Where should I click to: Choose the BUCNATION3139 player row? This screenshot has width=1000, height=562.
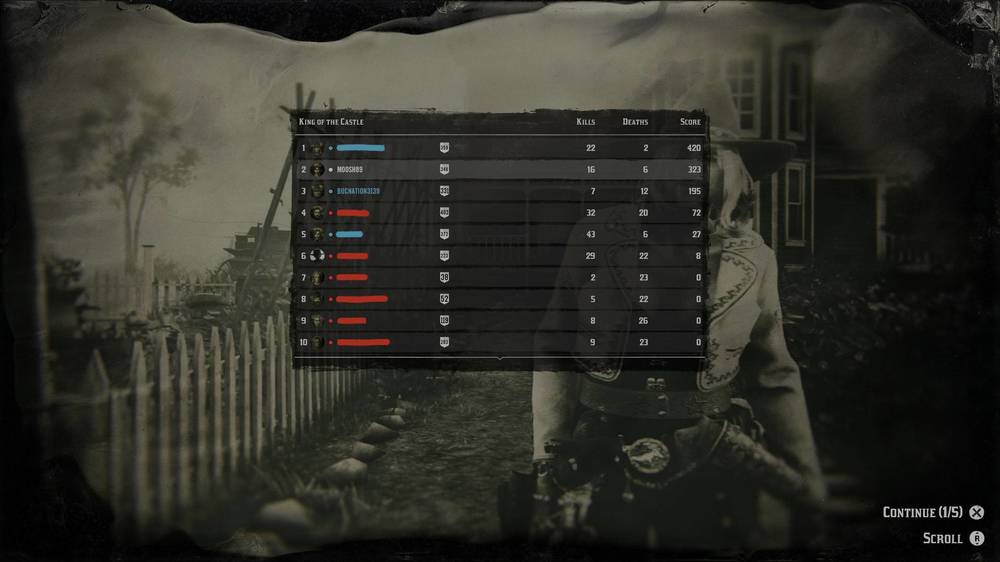pos(500,191)
